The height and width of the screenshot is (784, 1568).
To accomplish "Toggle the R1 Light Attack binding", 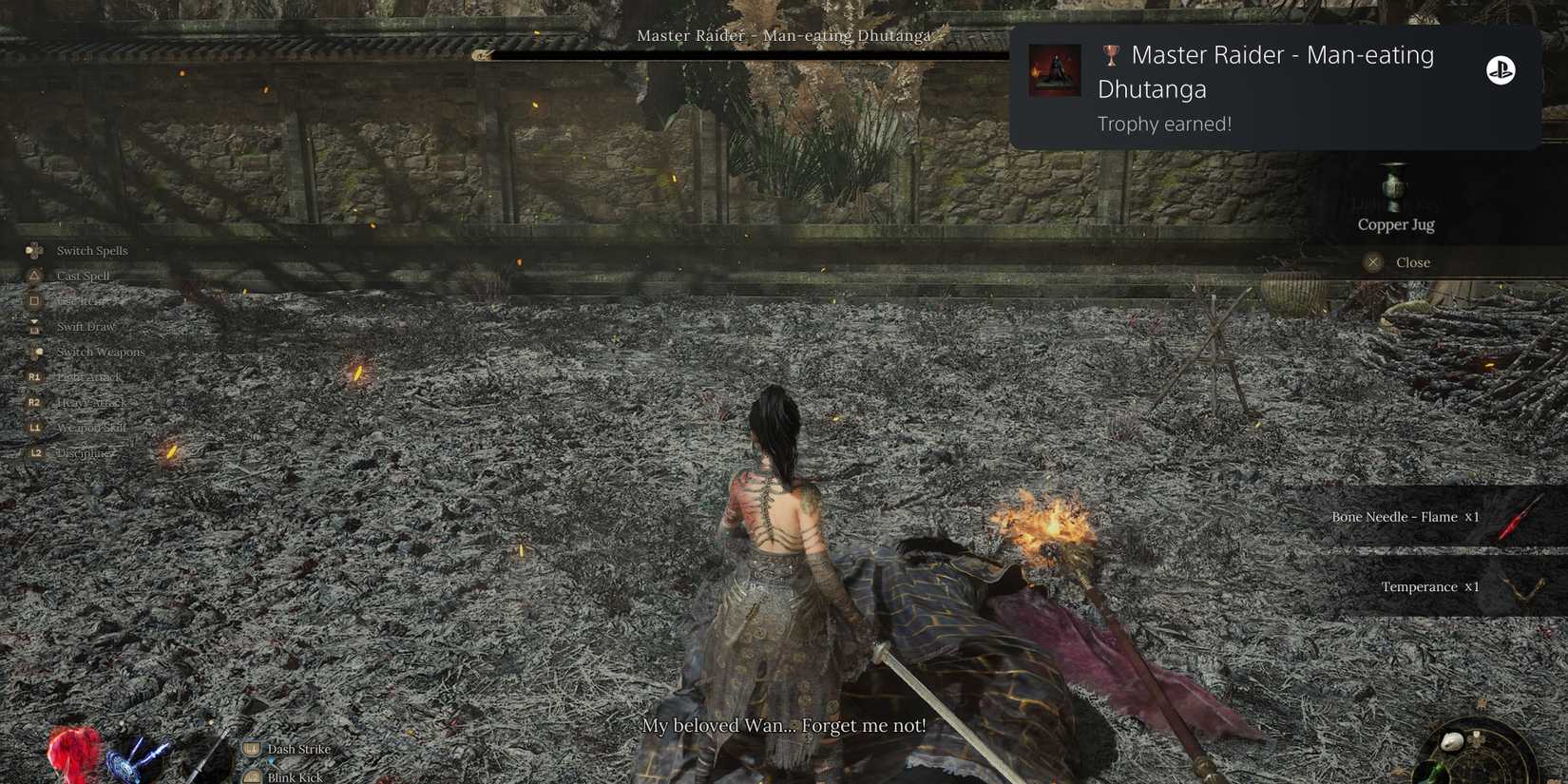I will pyautogui.click(x=34, y=376).
